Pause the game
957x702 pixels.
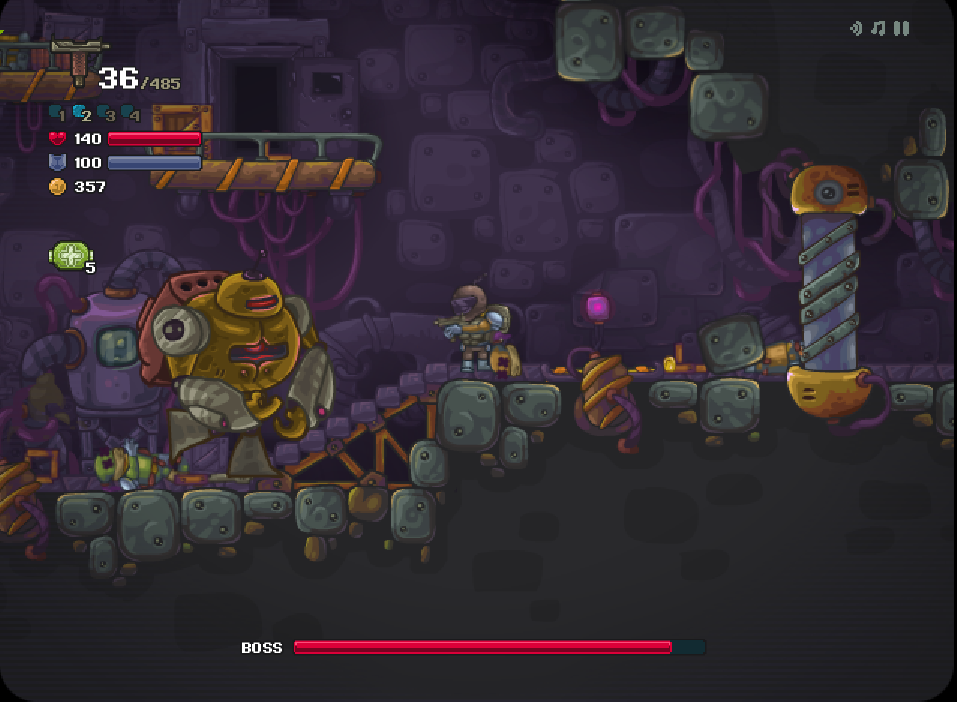(902, 29)
